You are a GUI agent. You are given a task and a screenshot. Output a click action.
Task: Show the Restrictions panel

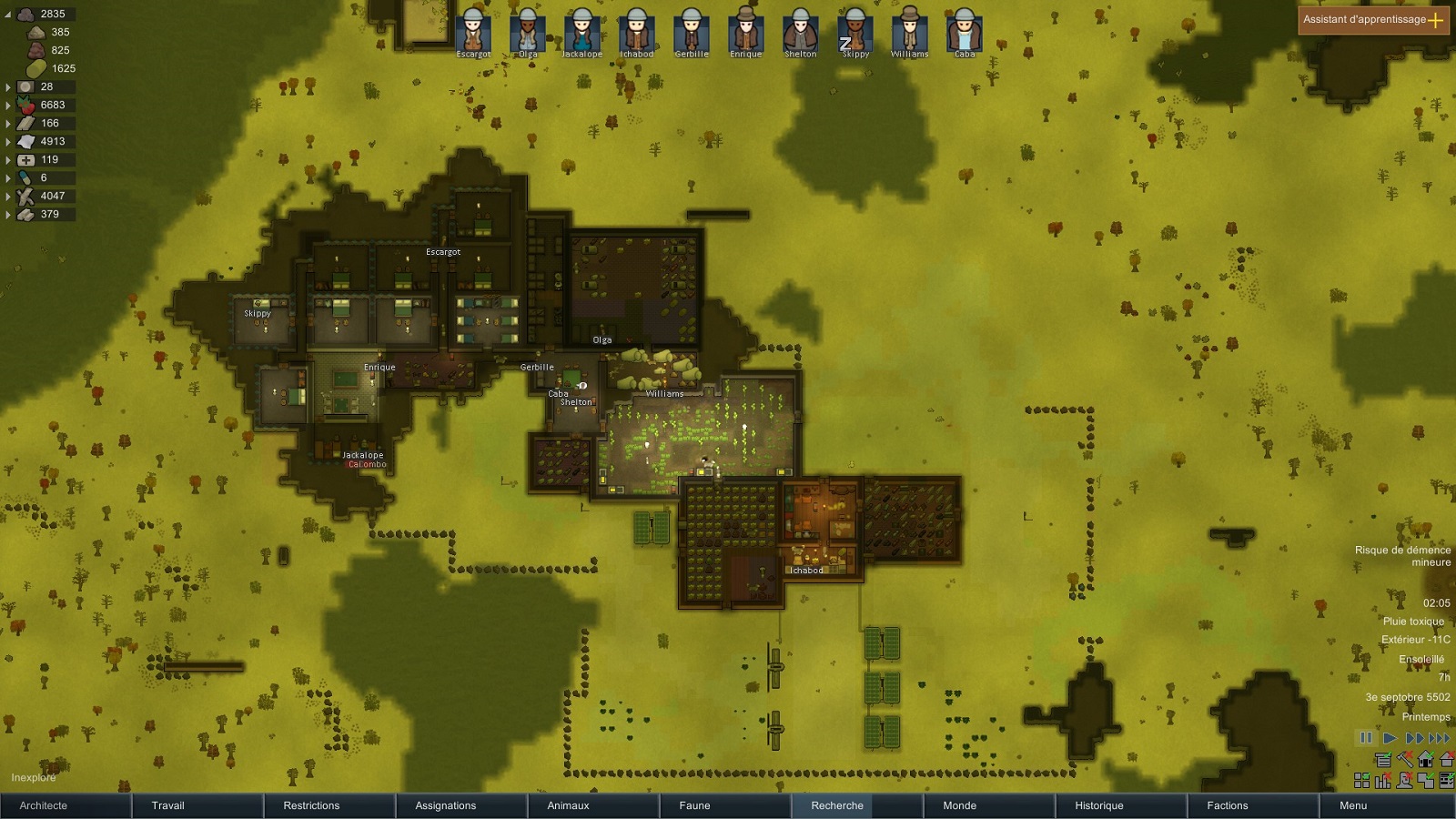pos(329,805)
